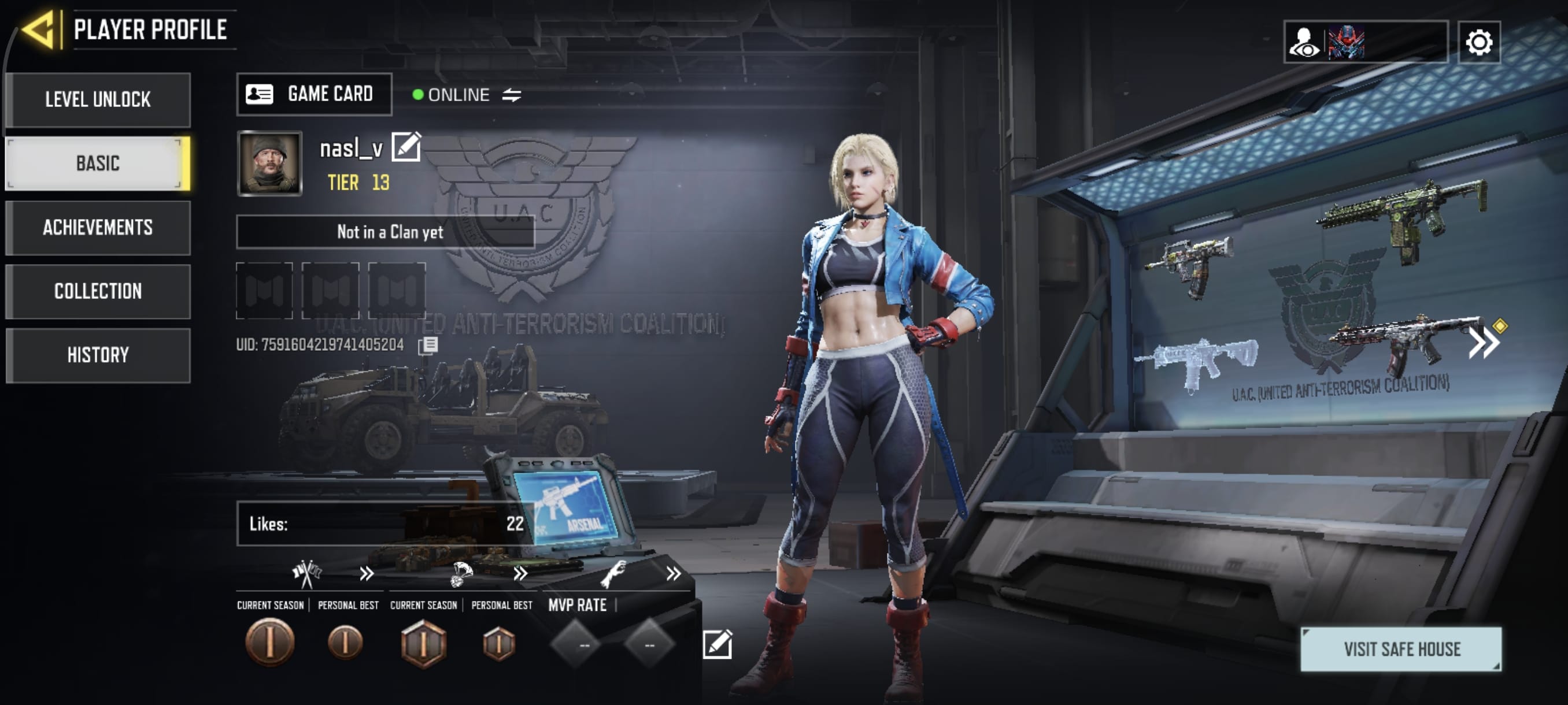1568x705 pixels.
Task: Select the Basic profile tab
Action: (x=97, y=164)
